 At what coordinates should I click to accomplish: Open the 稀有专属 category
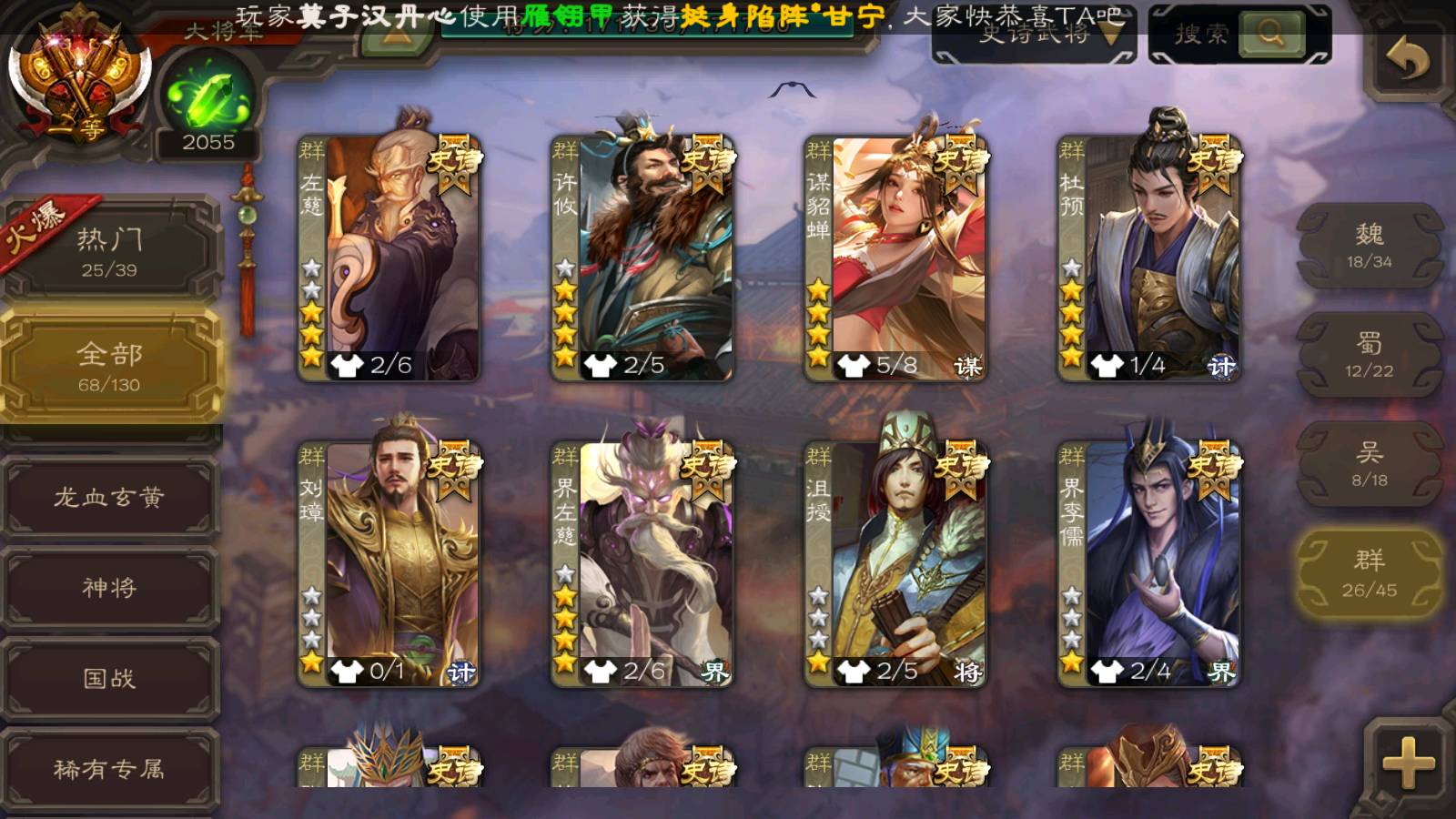109,769
